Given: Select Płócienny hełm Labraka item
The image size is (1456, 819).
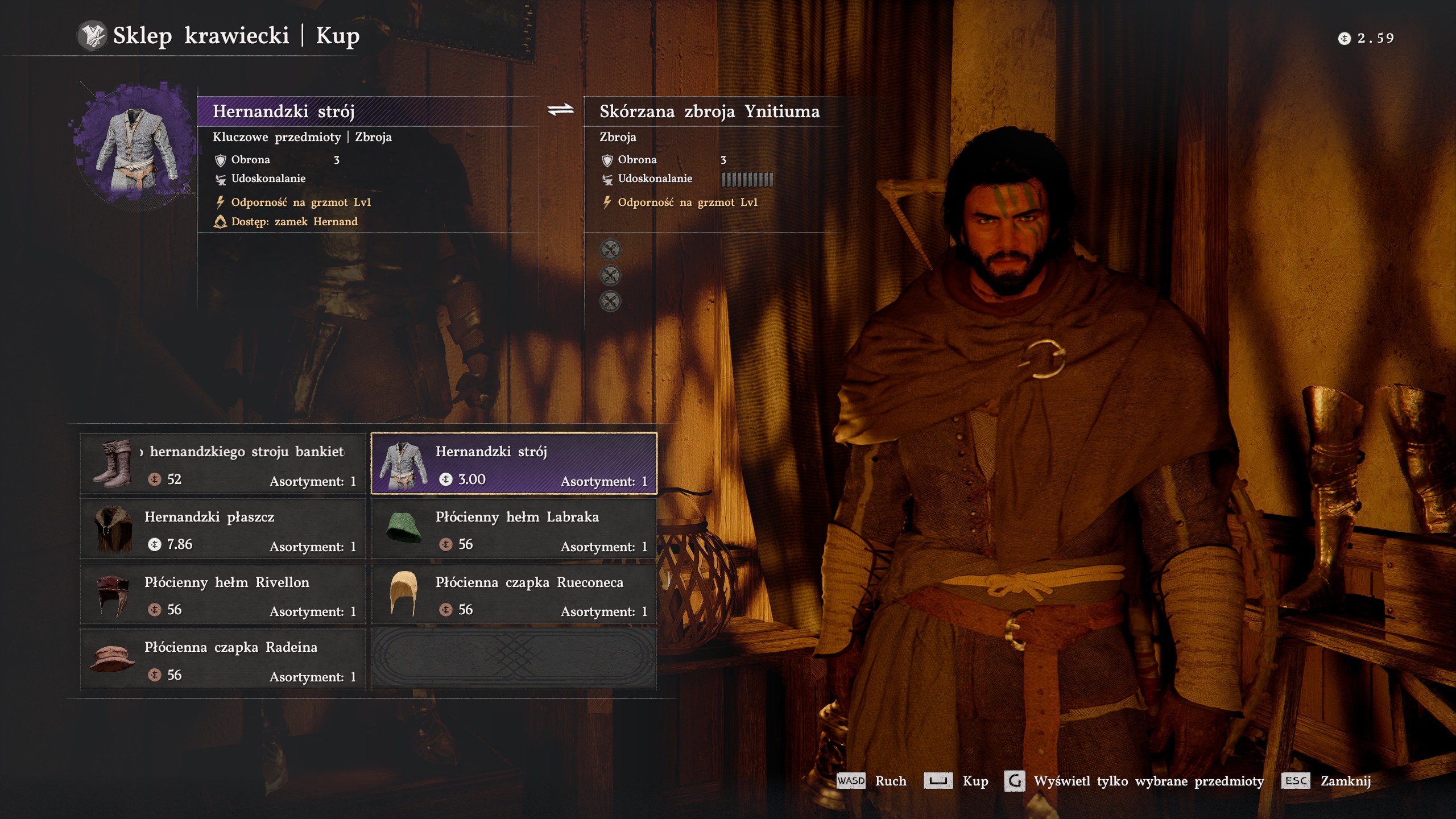Looking at the screenshot, I should coord(514,530).
